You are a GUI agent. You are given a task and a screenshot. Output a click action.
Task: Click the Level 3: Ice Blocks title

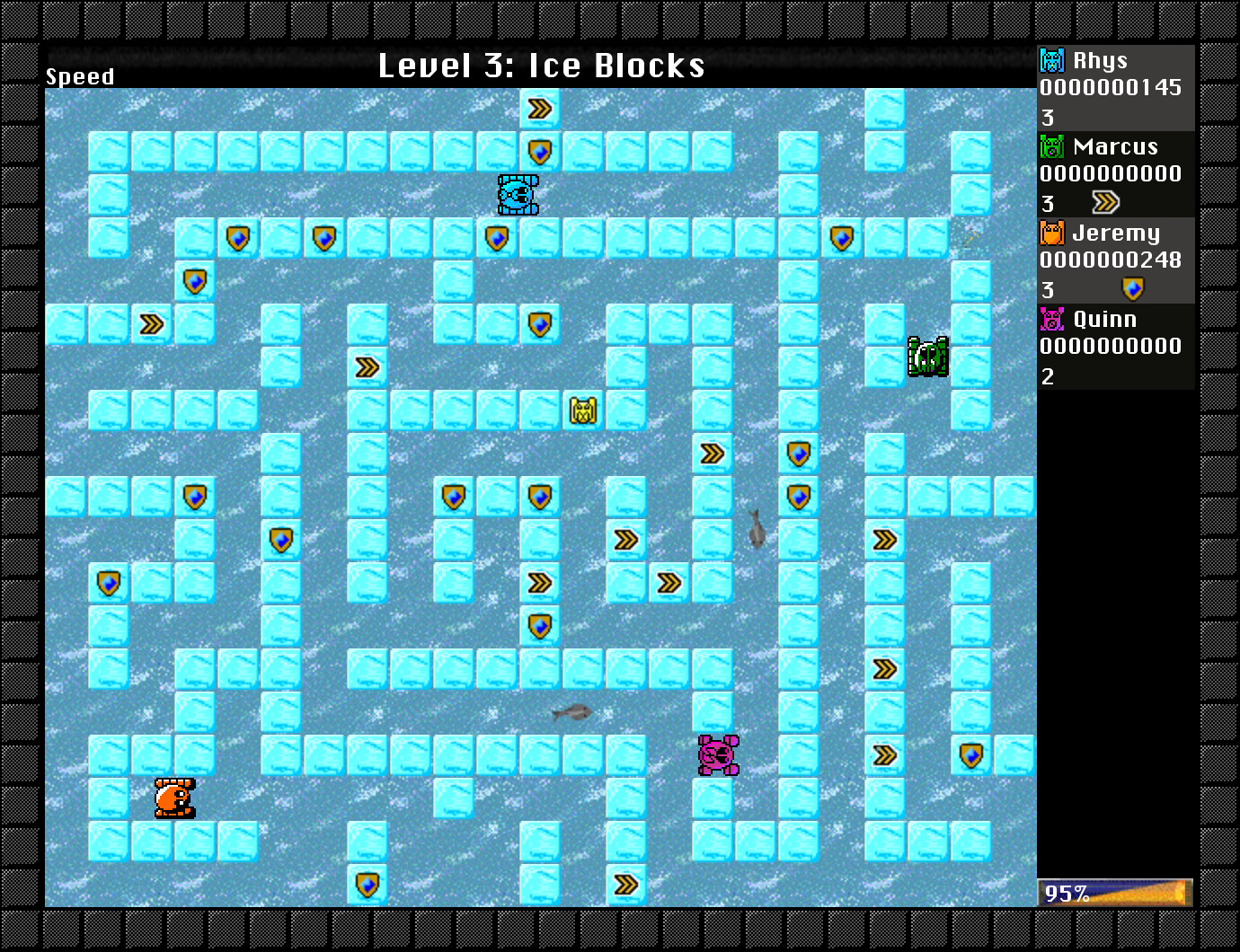pyautogui.click(x=541, y=66)
